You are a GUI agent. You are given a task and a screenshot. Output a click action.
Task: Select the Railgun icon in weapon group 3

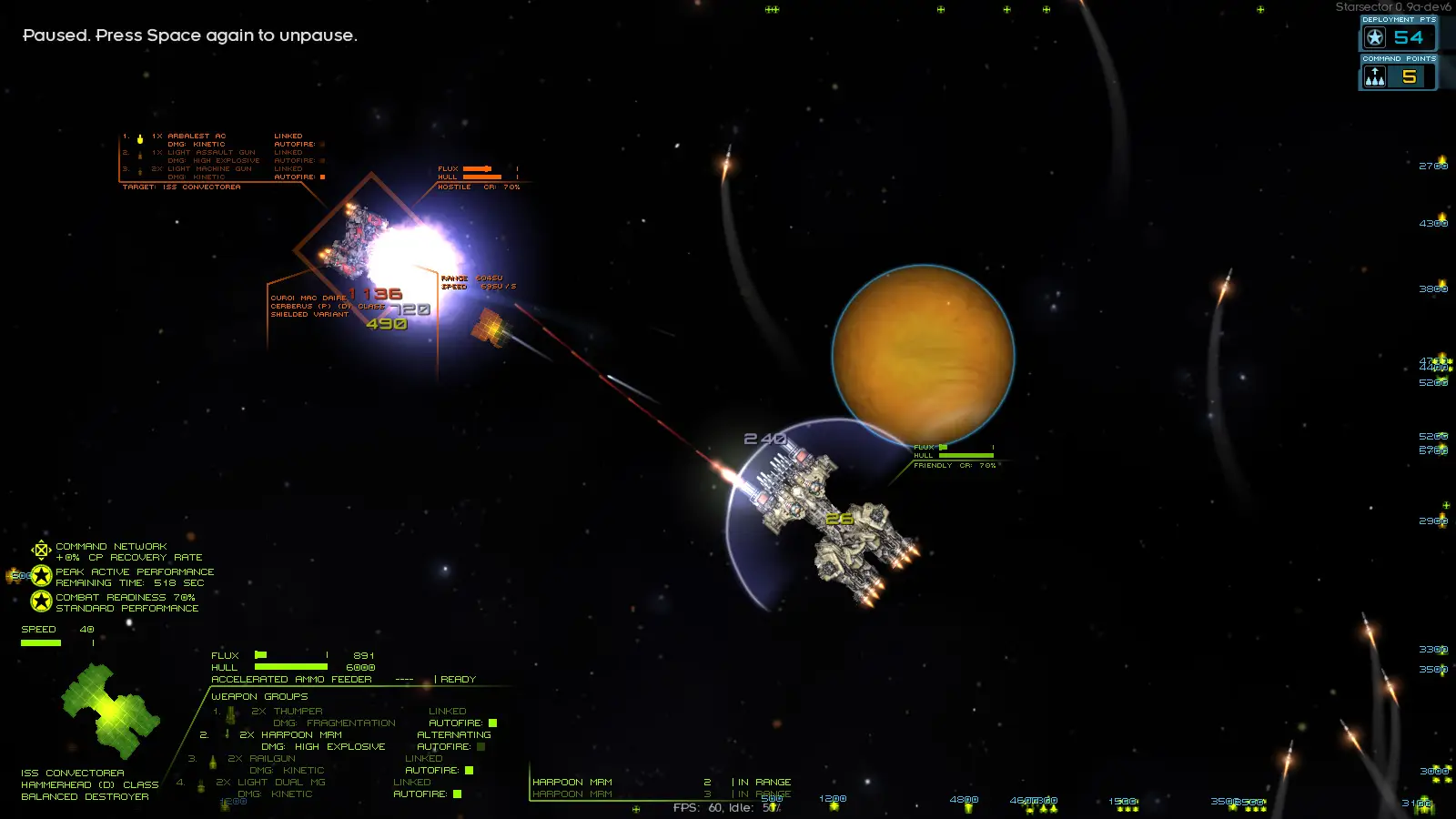click(213, 762)
